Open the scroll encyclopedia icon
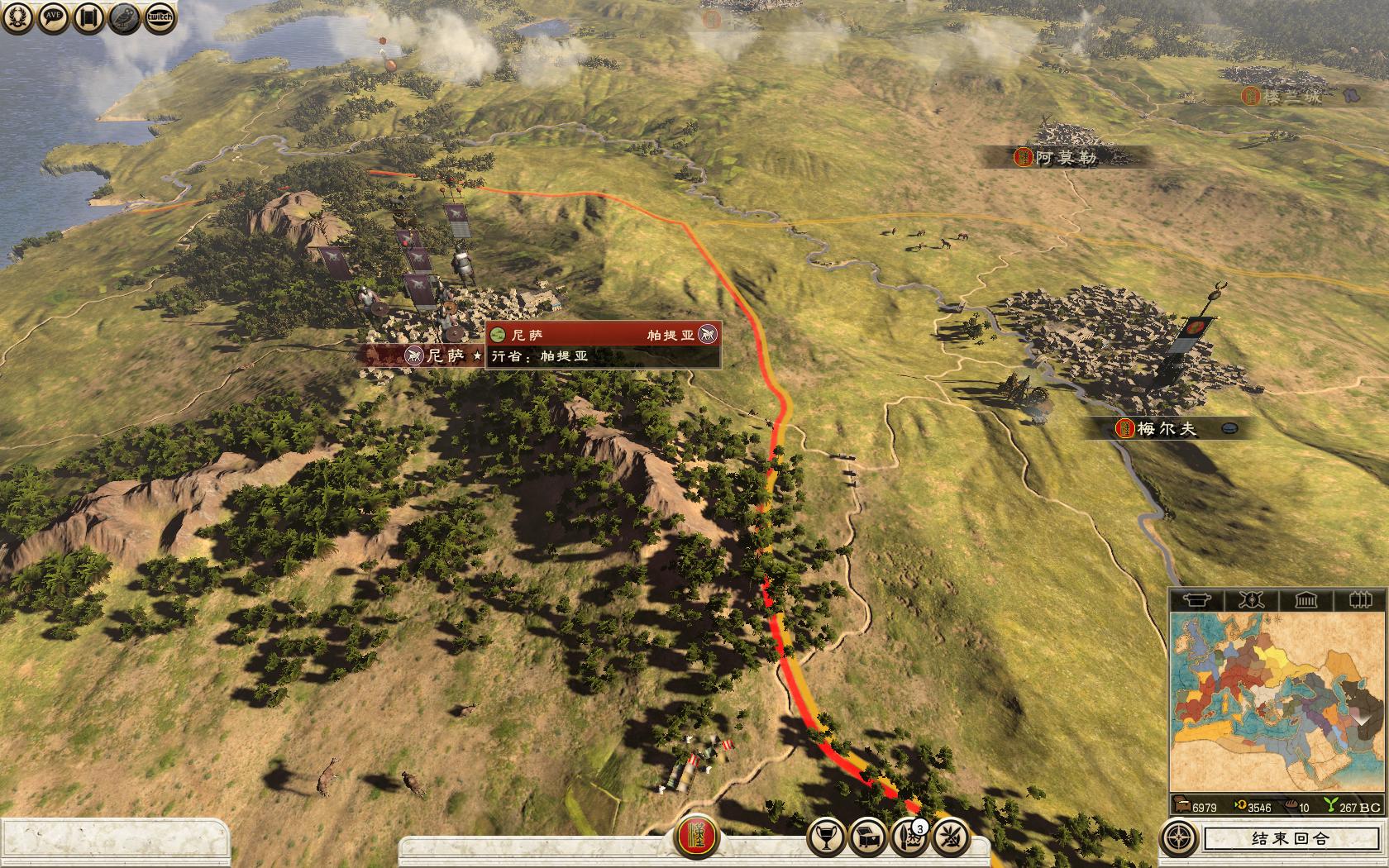This screenshot has height=868, width=1389. coord(88,17)
